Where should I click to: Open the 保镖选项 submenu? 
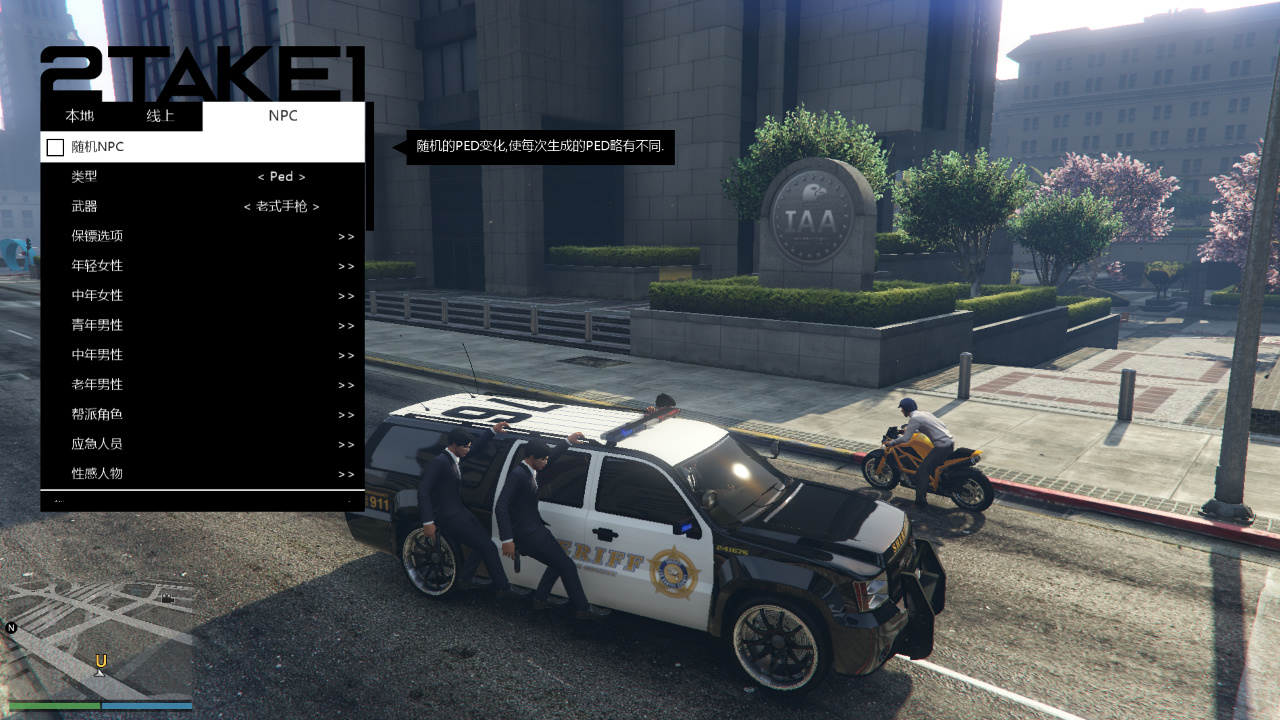(202, 237)
